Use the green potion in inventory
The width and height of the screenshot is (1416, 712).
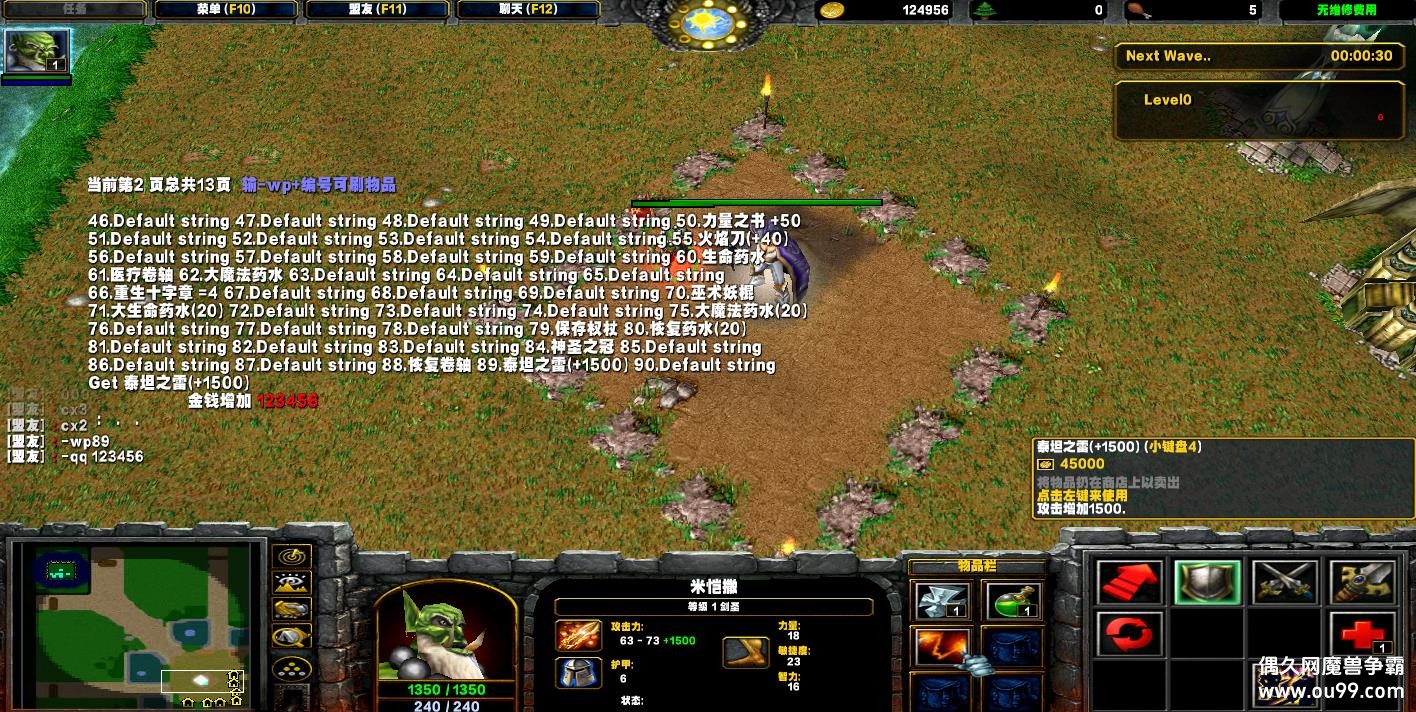coord(1012,601)
